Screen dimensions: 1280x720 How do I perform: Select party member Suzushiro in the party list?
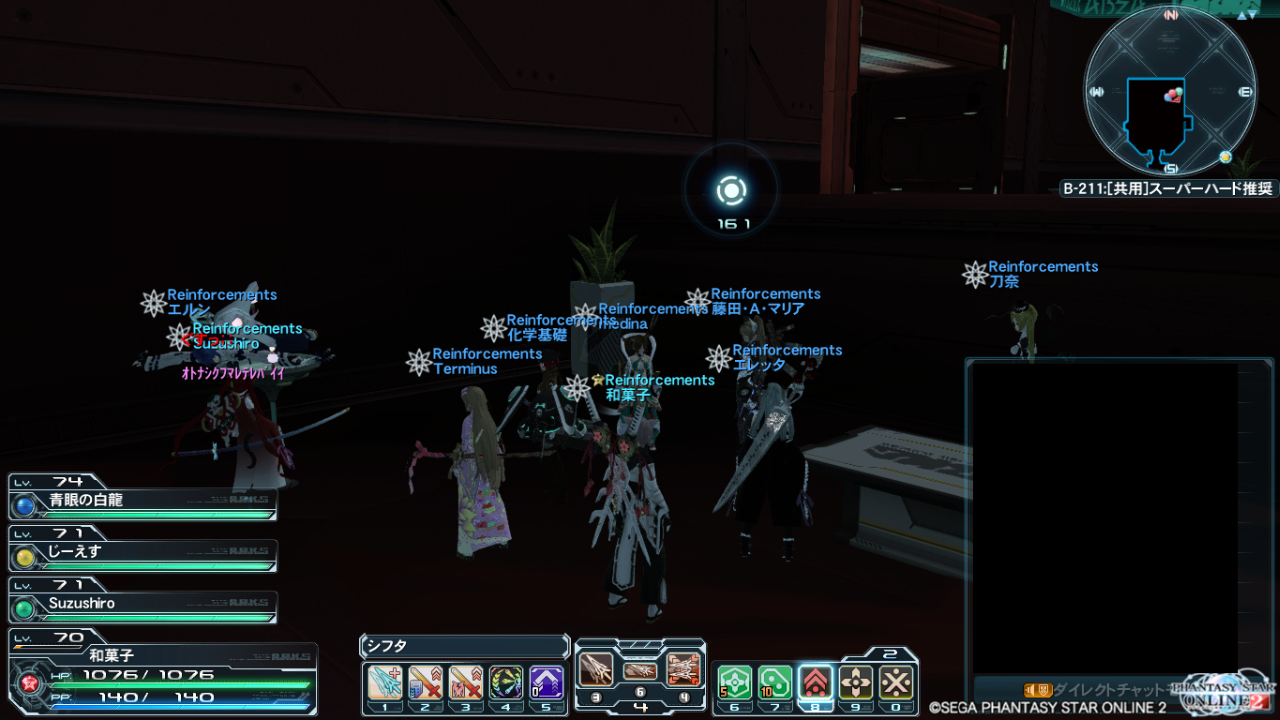tap(143, 605)
